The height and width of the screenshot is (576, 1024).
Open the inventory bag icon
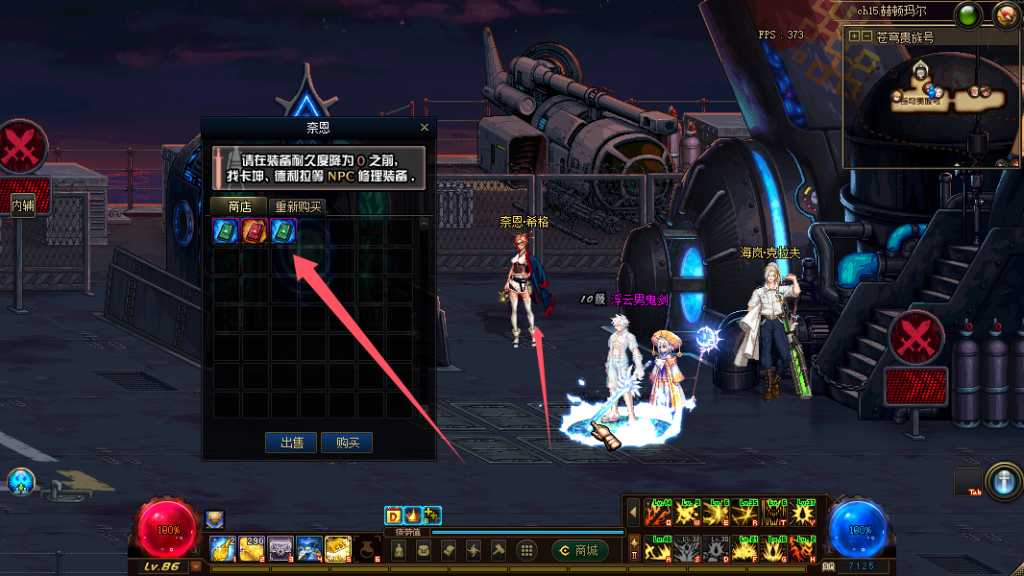[424, 550]
